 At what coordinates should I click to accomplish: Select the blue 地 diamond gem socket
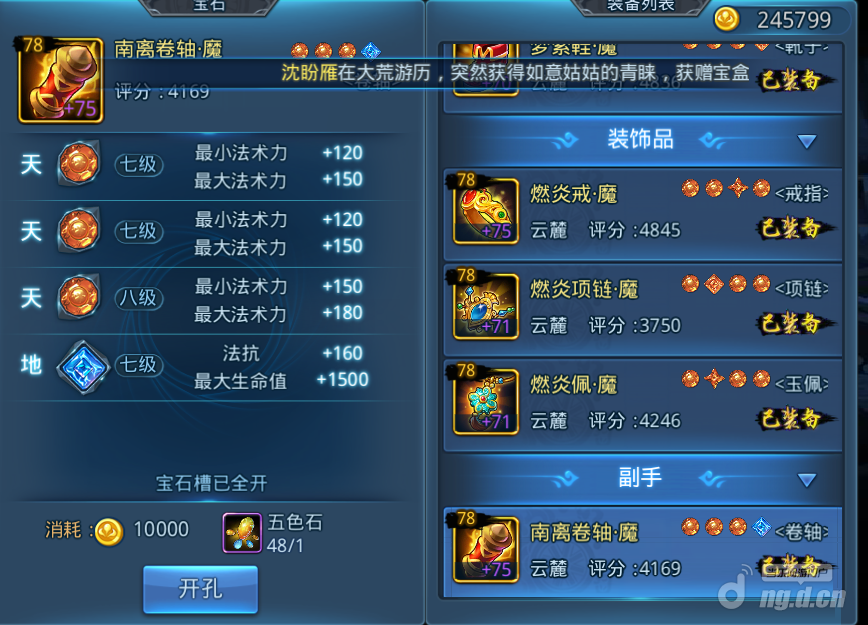point(78,365)
